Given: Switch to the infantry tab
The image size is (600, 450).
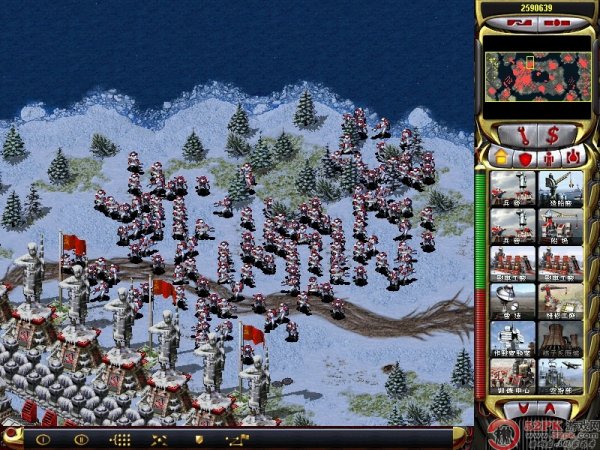Looking at the screenshot, I should [x=547, y=156].
